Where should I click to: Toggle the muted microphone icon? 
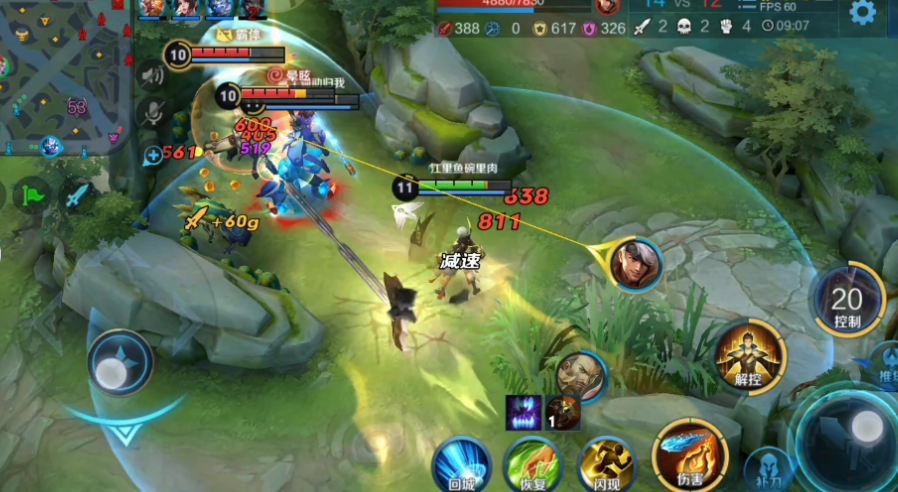point(152,112)
